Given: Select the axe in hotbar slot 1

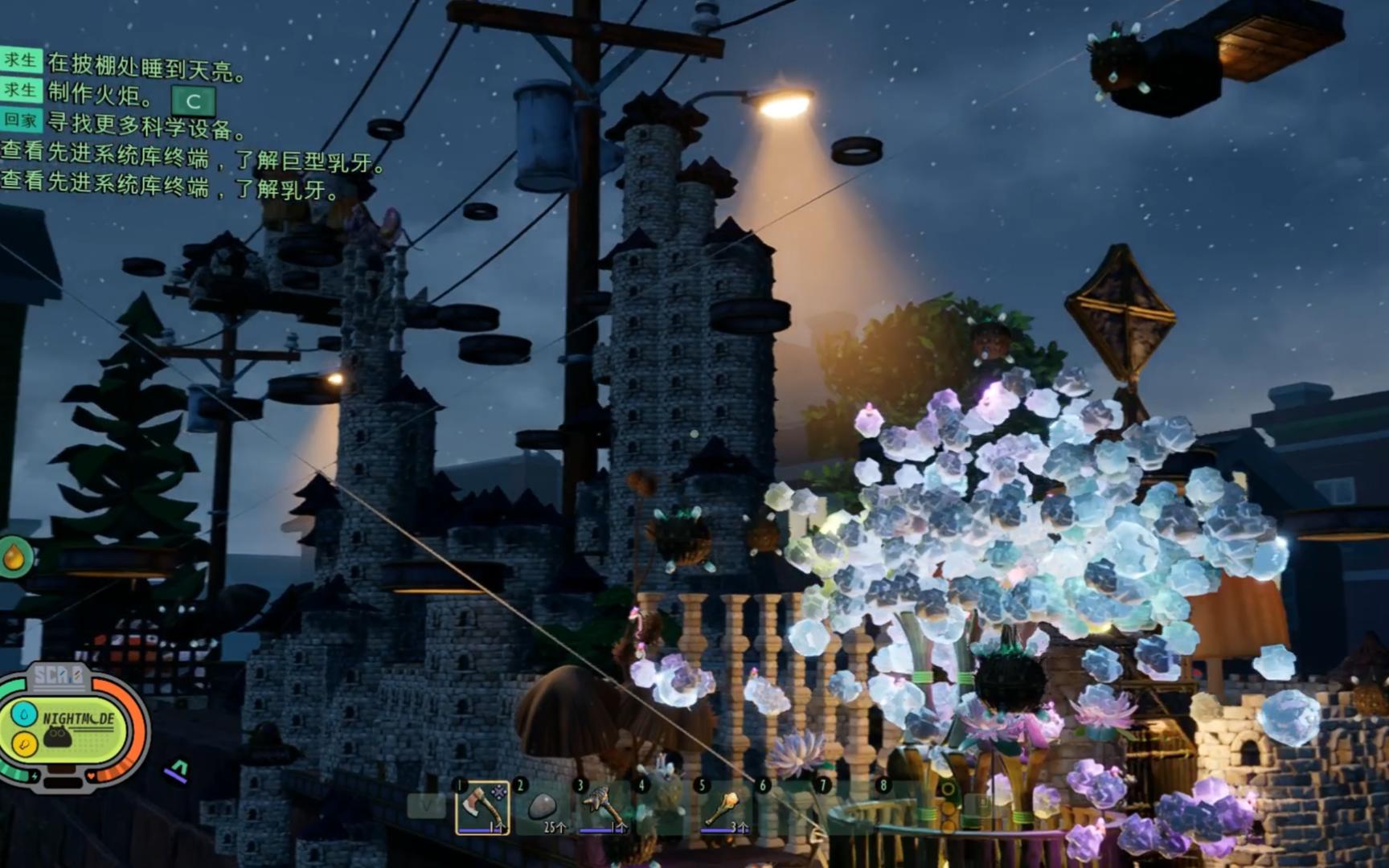Looking at the screenshot, I should [482, 806].
